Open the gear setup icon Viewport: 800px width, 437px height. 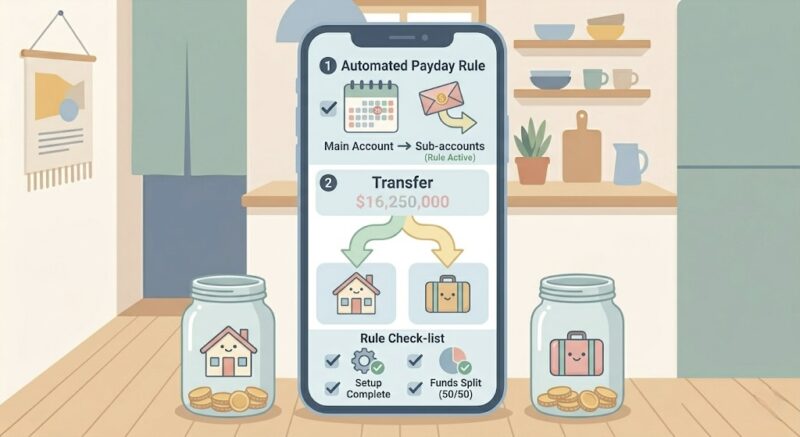pos(361,360)
